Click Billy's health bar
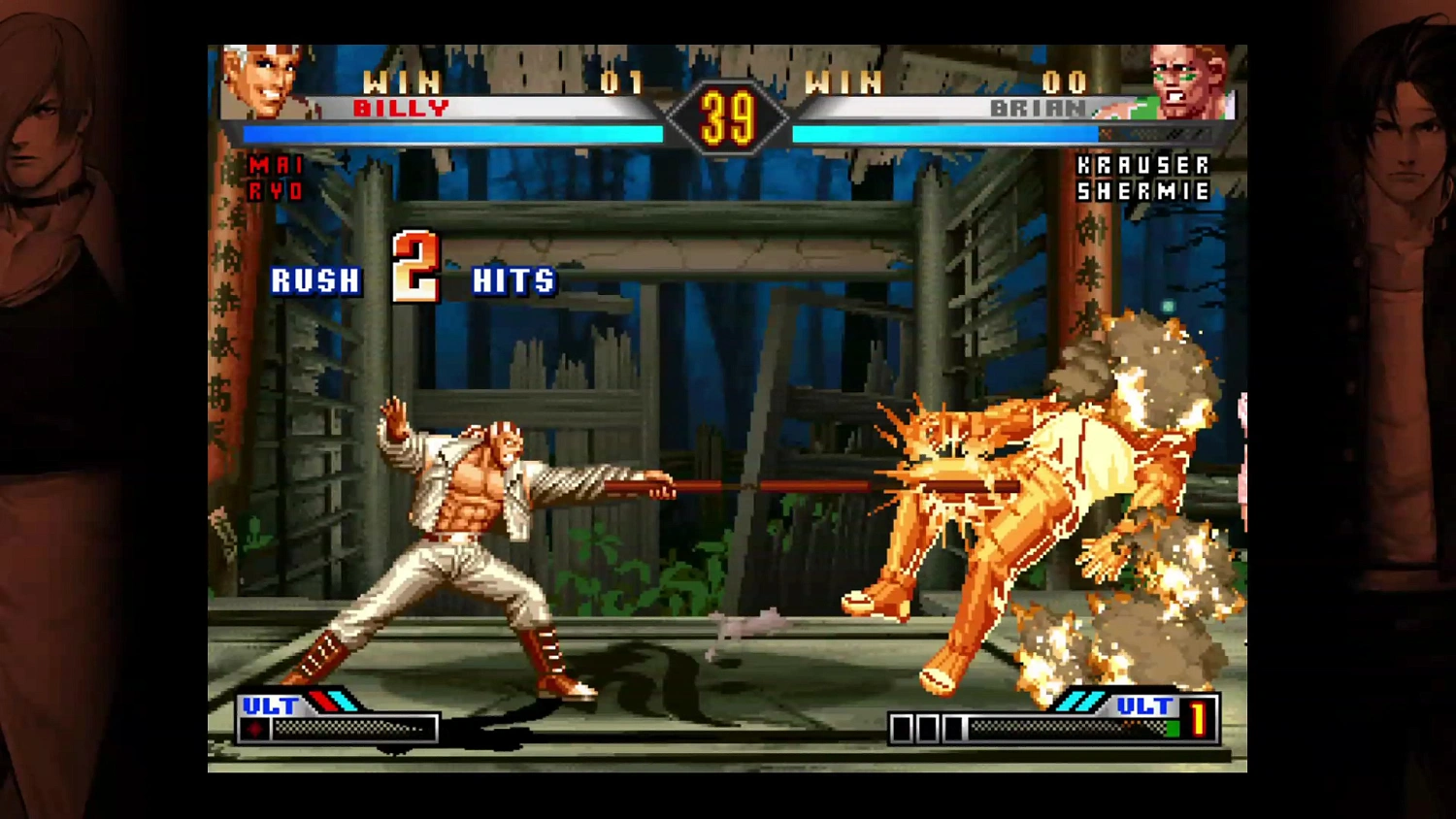The image size is (1456, 819). [x=451, y=134]
